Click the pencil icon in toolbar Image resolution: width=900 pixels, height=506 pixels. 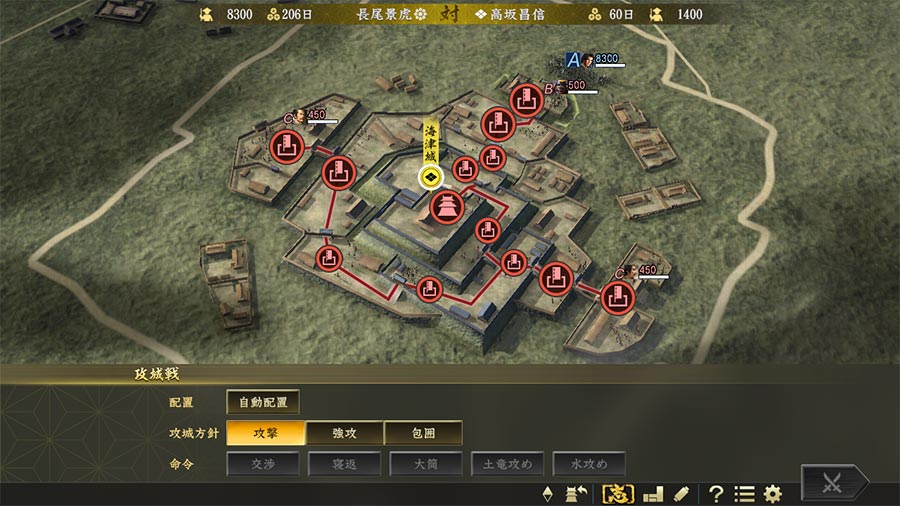point(681,493)
